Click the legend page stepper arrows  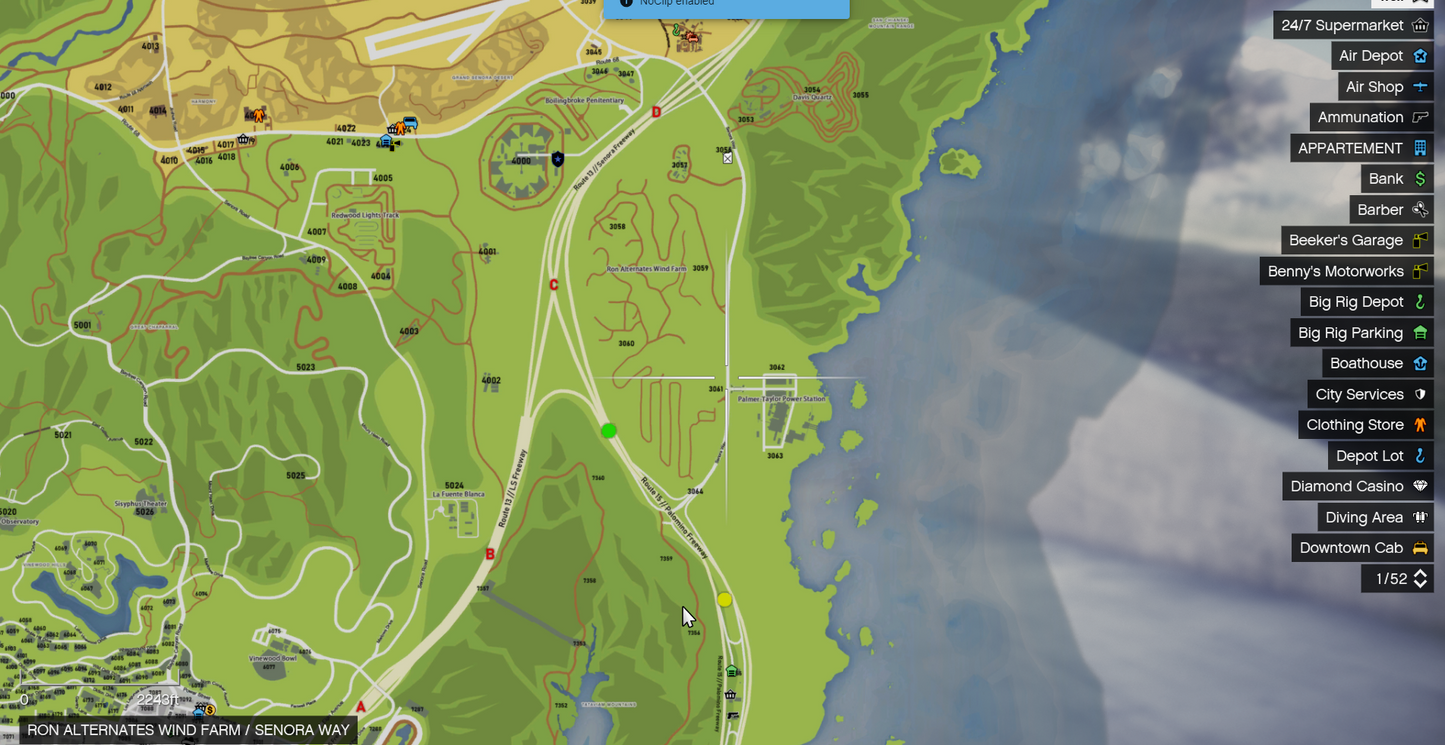click(1420, 579)
